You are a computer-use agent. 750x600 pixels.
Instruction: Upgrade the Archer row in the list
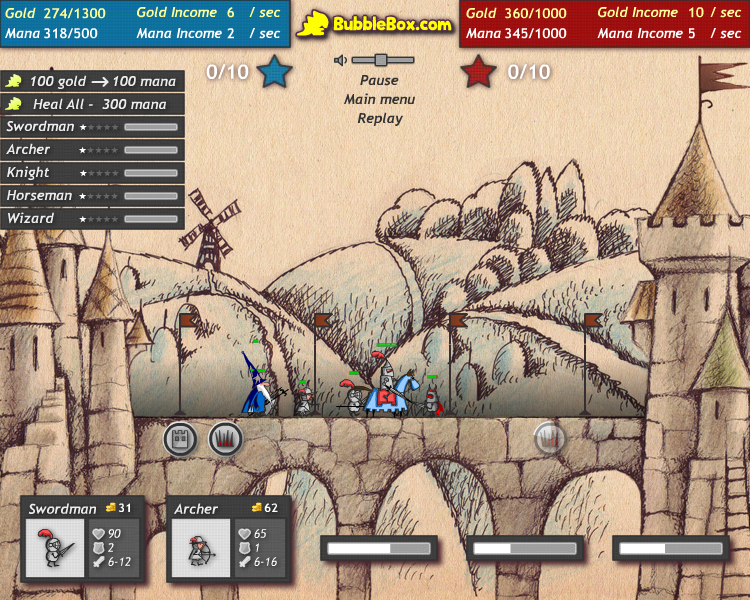tap(92, 150)
